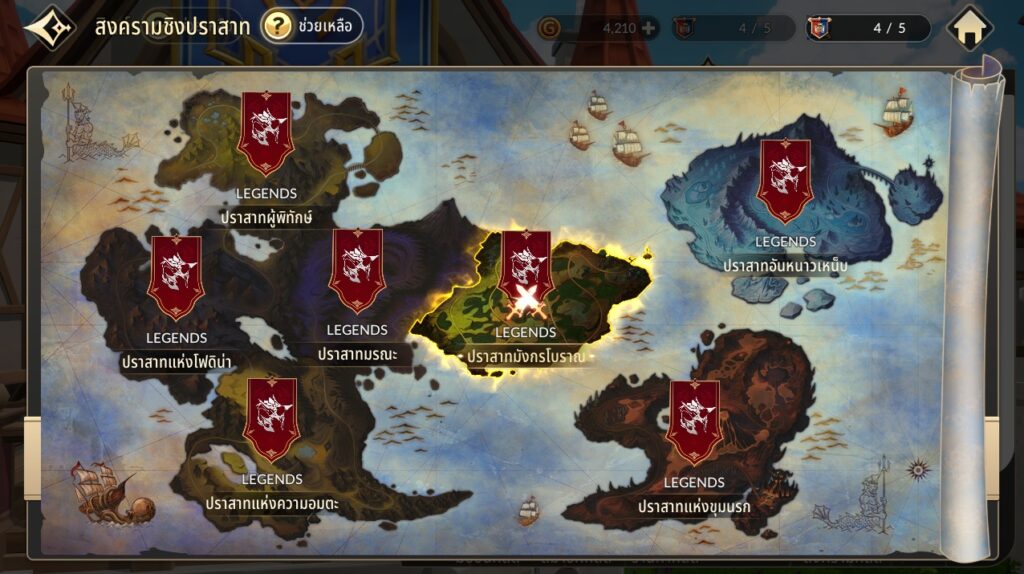Select the ปราสาทแห่งขุมนรก castle banner

coord(694,421)
